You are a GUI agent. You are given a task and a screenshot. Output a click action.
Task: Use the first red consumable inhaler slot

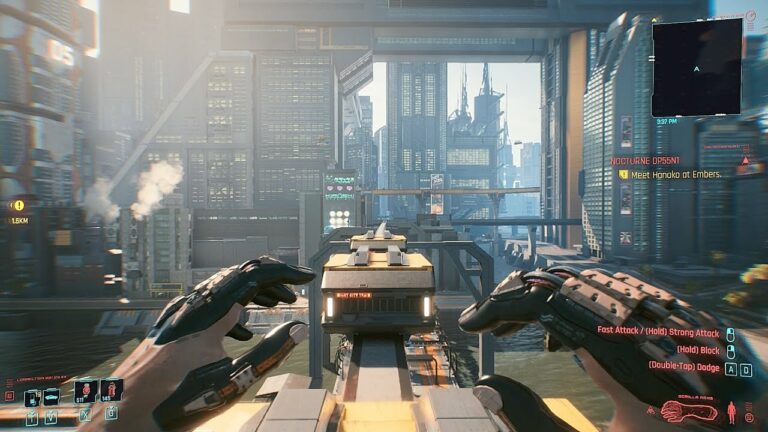click(x=85, y=391)
